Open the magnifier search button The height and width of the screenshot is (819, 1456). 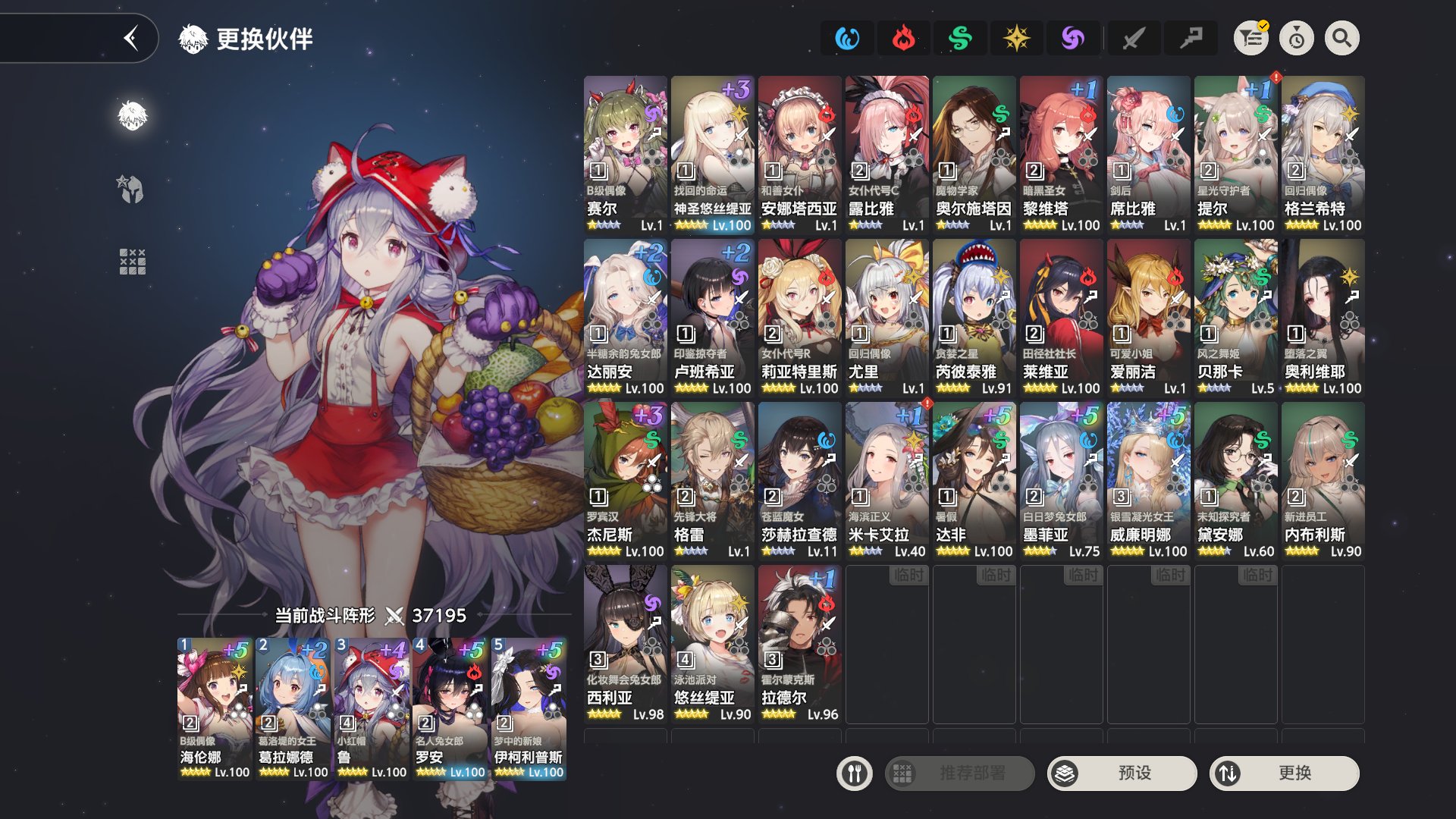(1341, 38)
